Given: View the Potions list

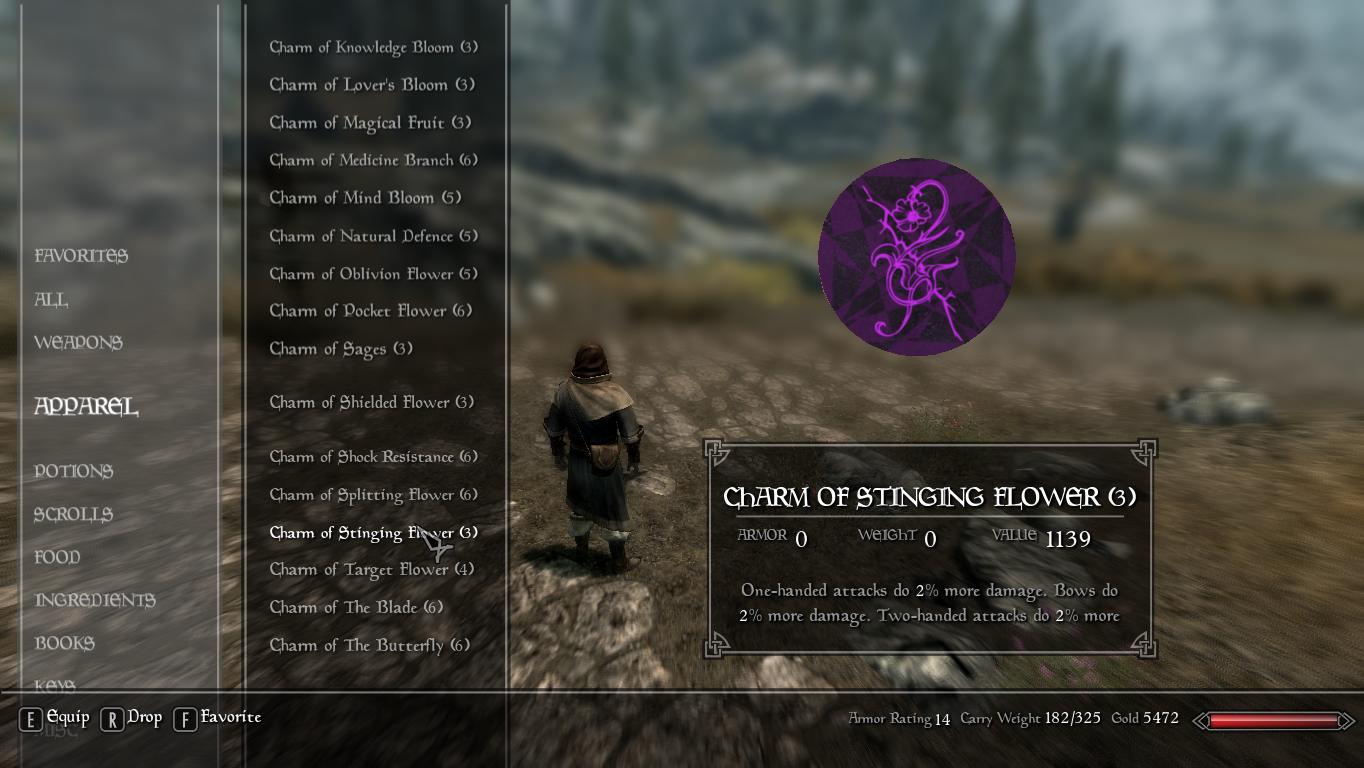Looking at the screenshot, I should 73,471.
